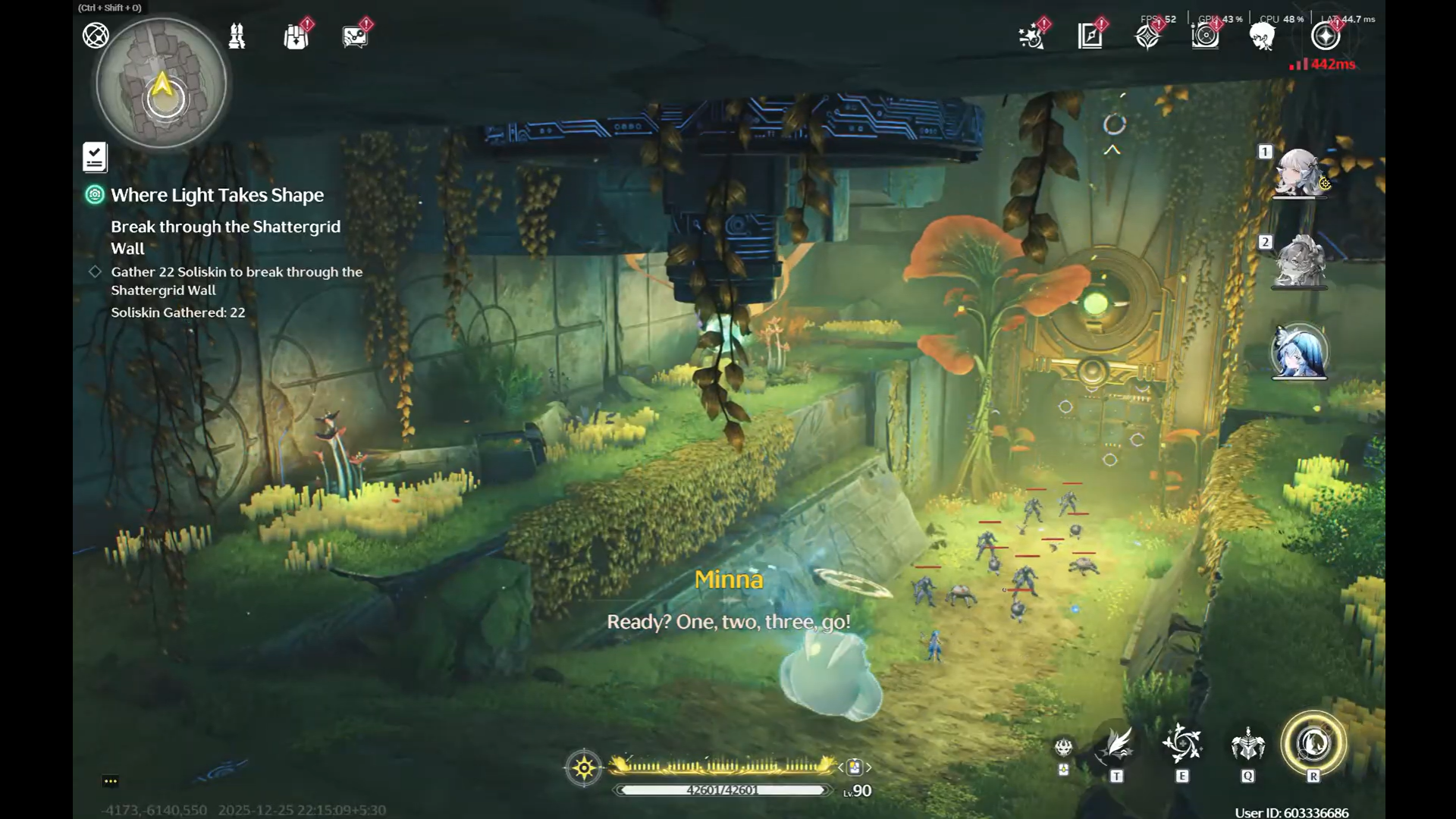Image resolution: width=1456 pixels, height=819 pixels.
Task: Open the turntable disc icon
Action: [x=1205, y=36]
